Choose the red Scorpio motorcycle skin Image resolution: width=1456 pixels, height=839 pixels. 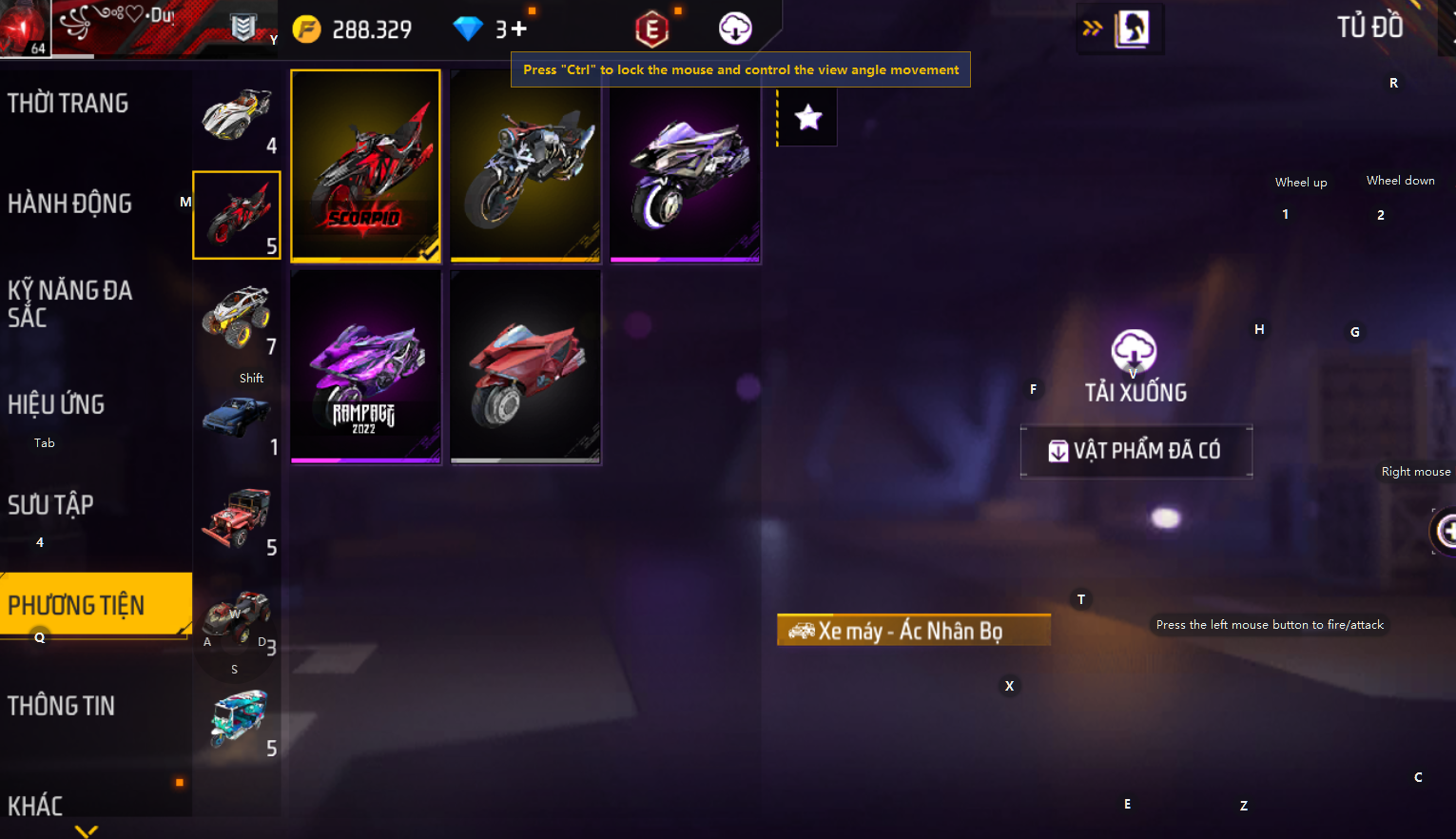(x=366, y=166)
